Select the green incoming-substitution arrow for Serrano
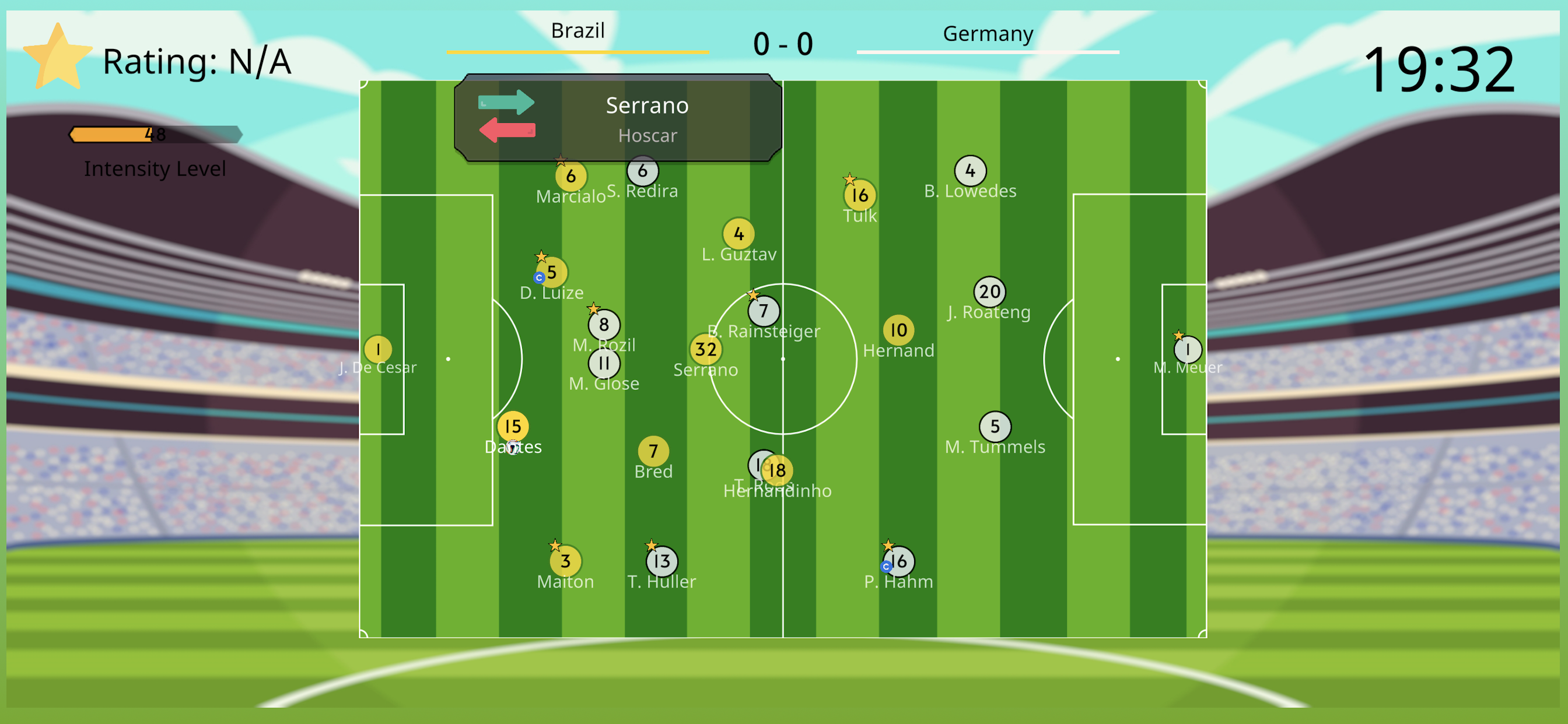Viewport: 1568px width, 724px height. point(507,102)
